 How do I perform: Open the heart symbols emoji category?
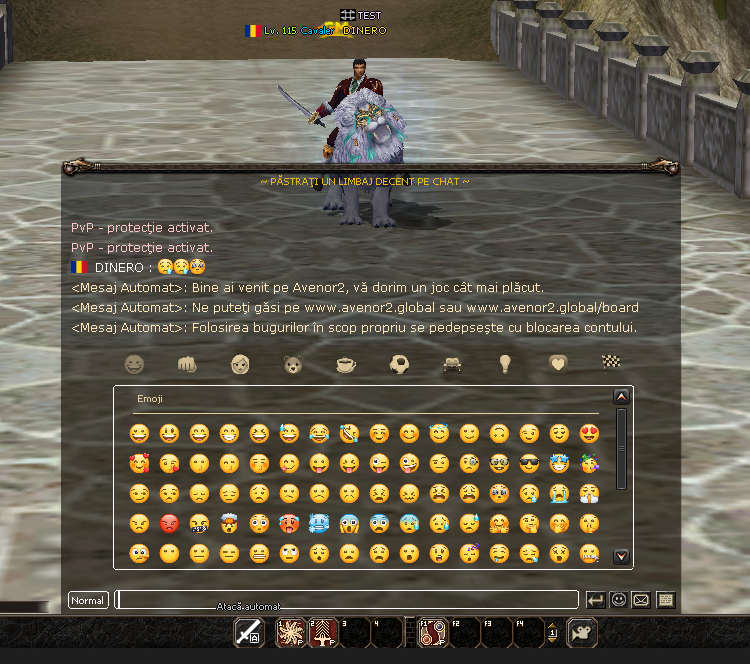(x=558, y=364)
